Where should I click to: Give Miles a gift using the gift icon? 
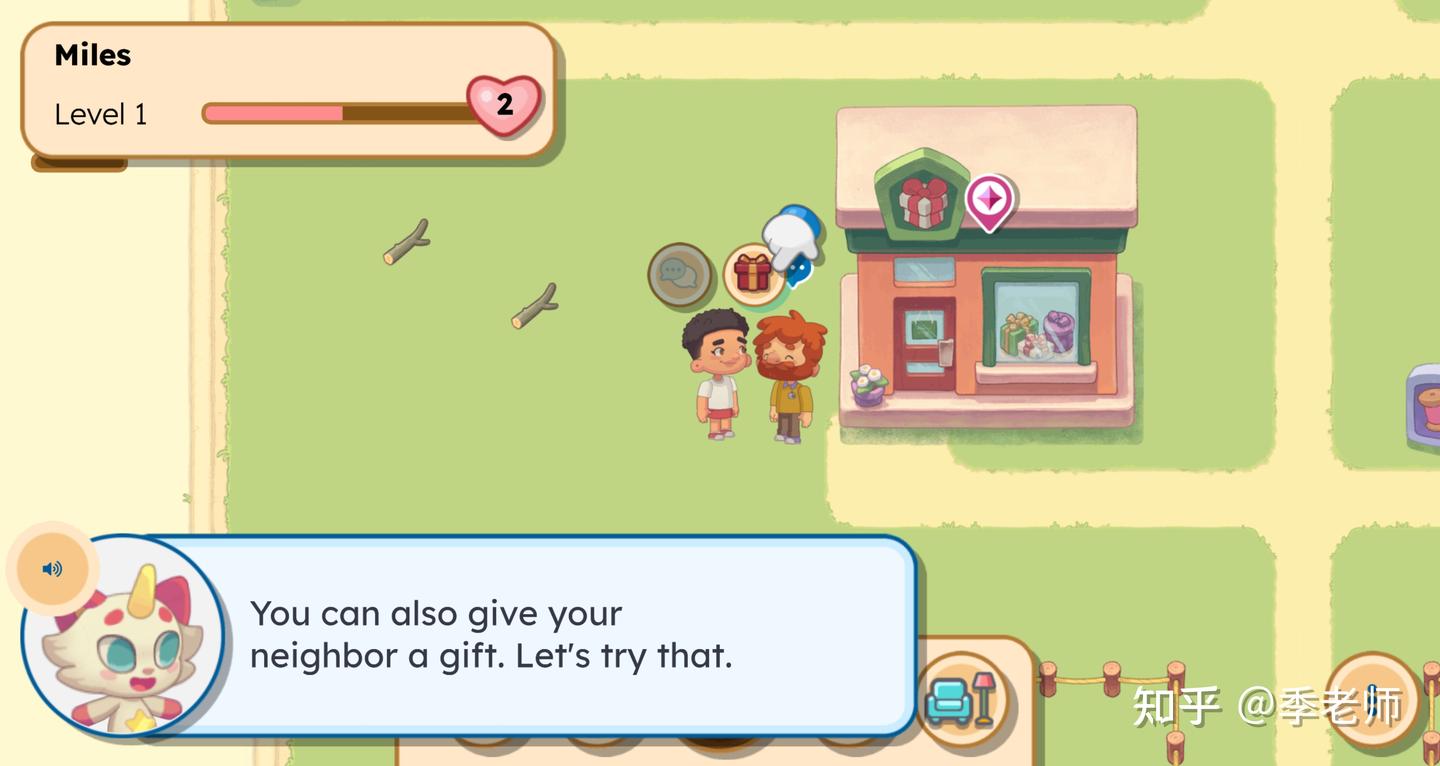point(752,273)
